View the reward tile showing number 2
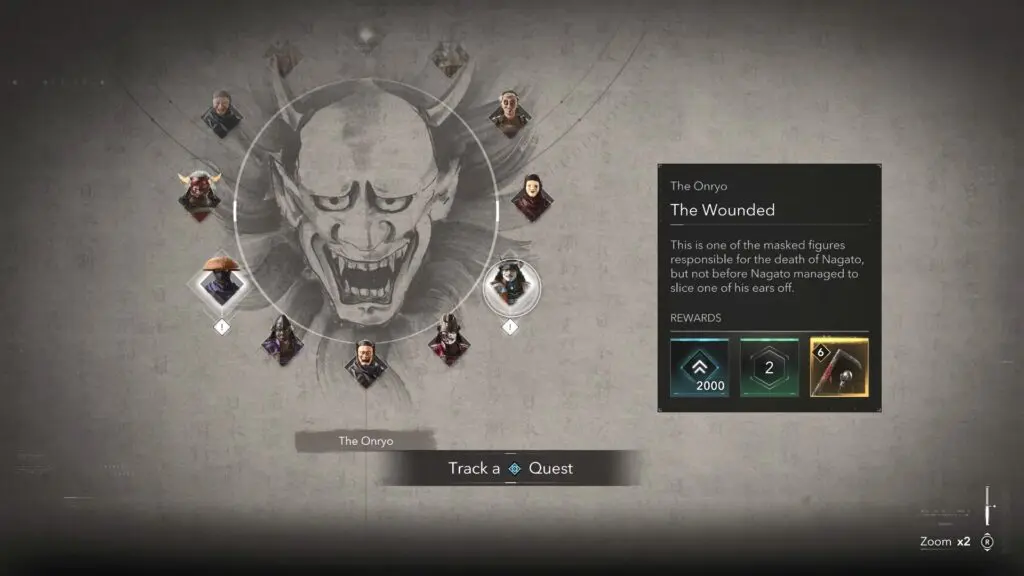This screenshot has width=1024, height=576. (769, 368)
